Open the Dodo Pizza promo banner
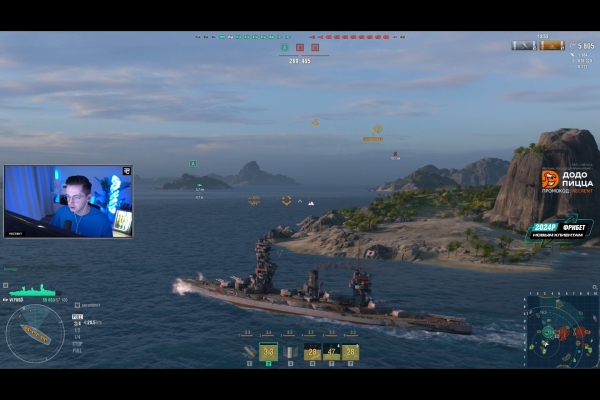Viewport: 600px width, 400px height. (x=567, y=181)
